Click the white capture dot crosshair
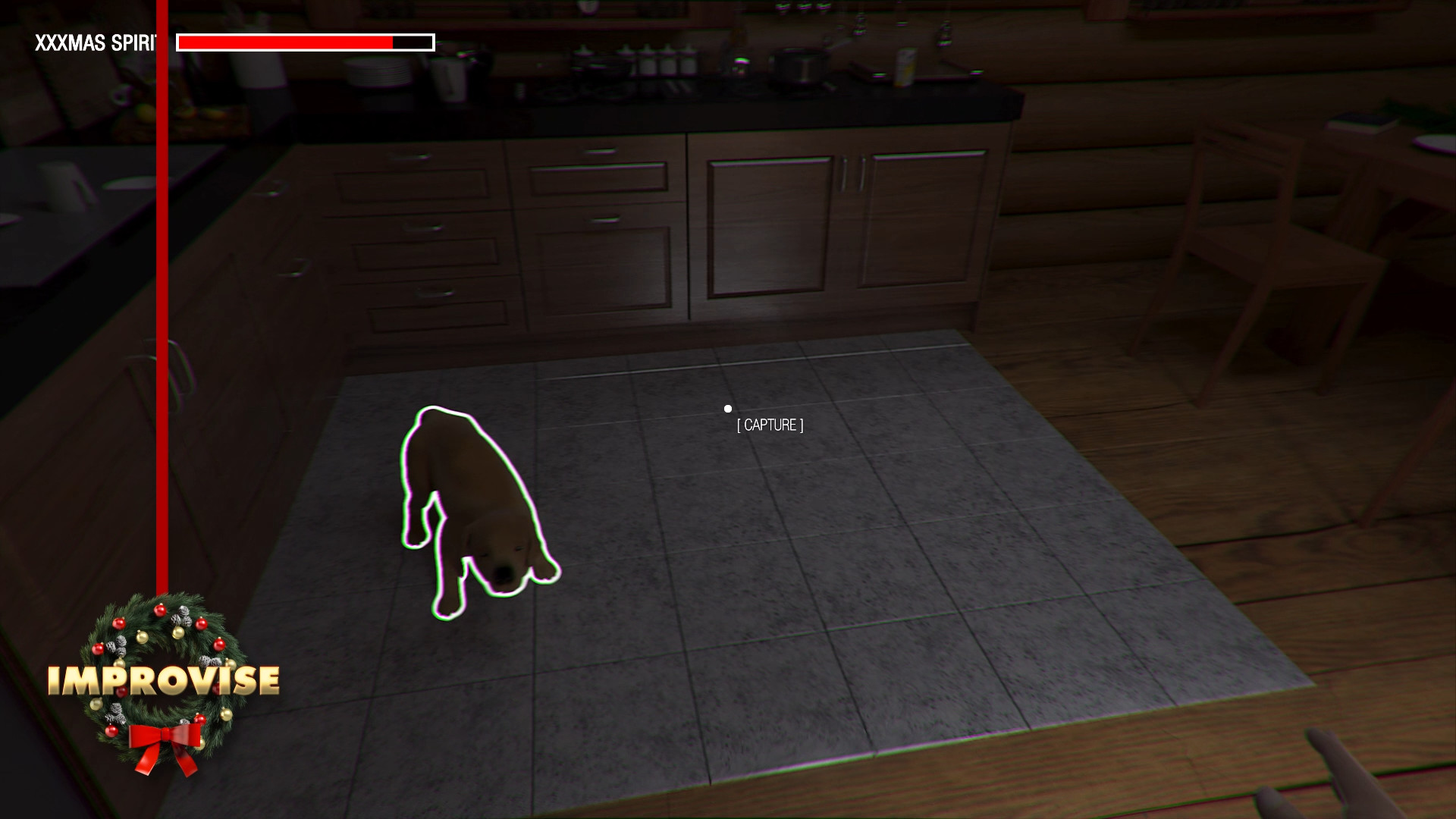The width and height of the screenshot is (1456, 819). click(729, 408)
